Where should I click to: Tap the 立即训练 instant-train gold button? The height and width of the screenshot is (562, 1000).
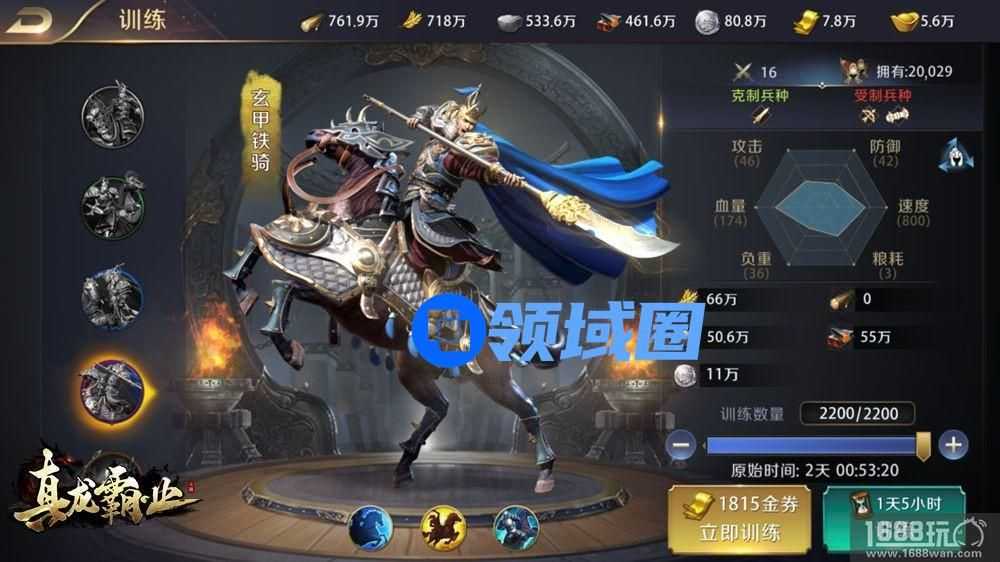coord(741,519)
